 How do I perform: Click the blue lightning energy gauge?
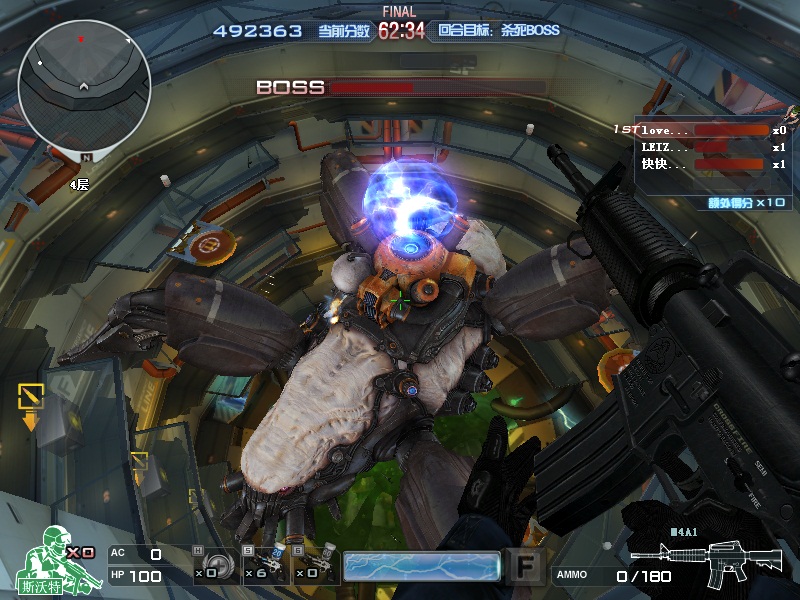click(x=421, y=566)
